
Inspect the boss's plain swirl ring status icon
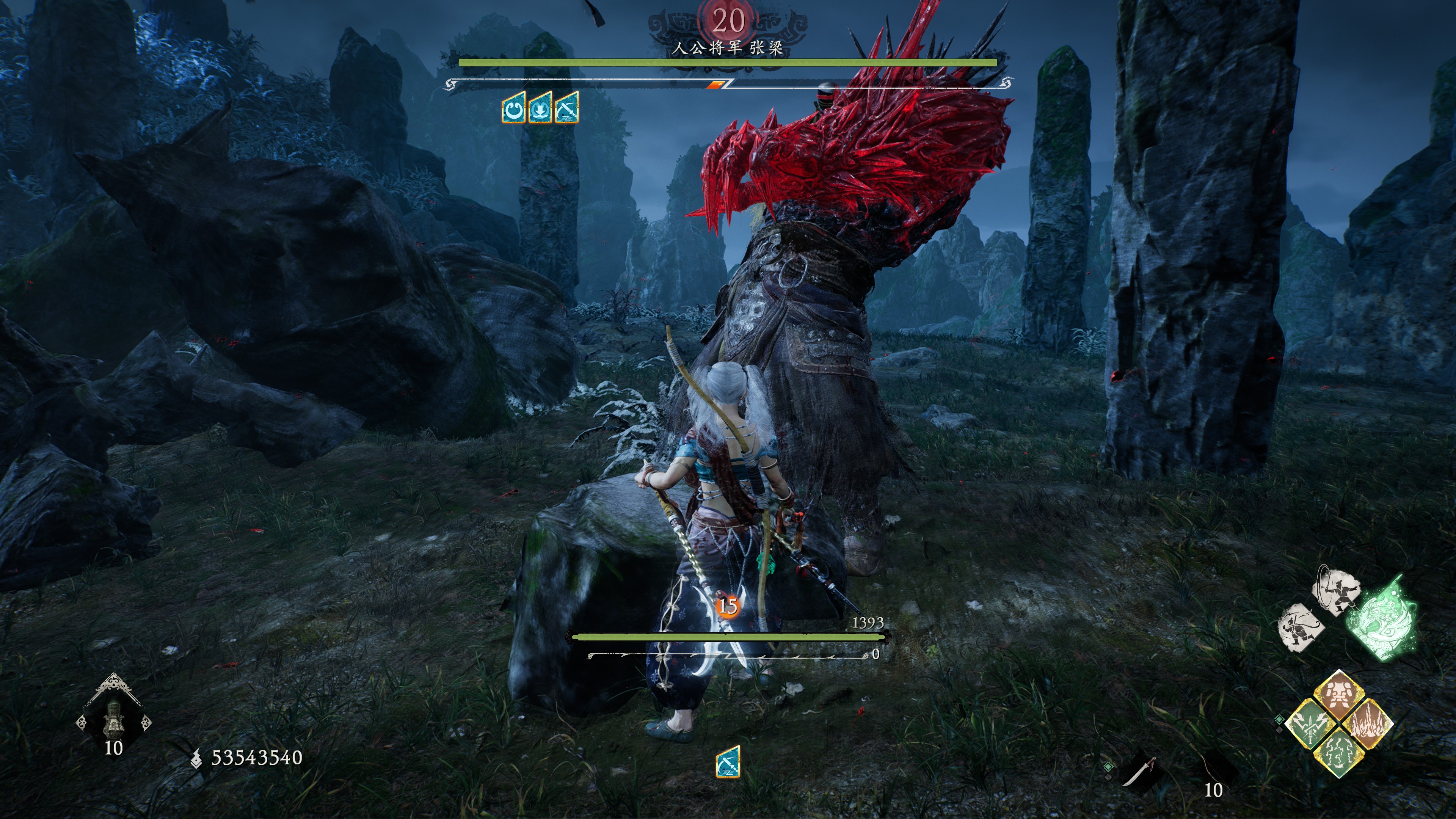coord(513,109)
